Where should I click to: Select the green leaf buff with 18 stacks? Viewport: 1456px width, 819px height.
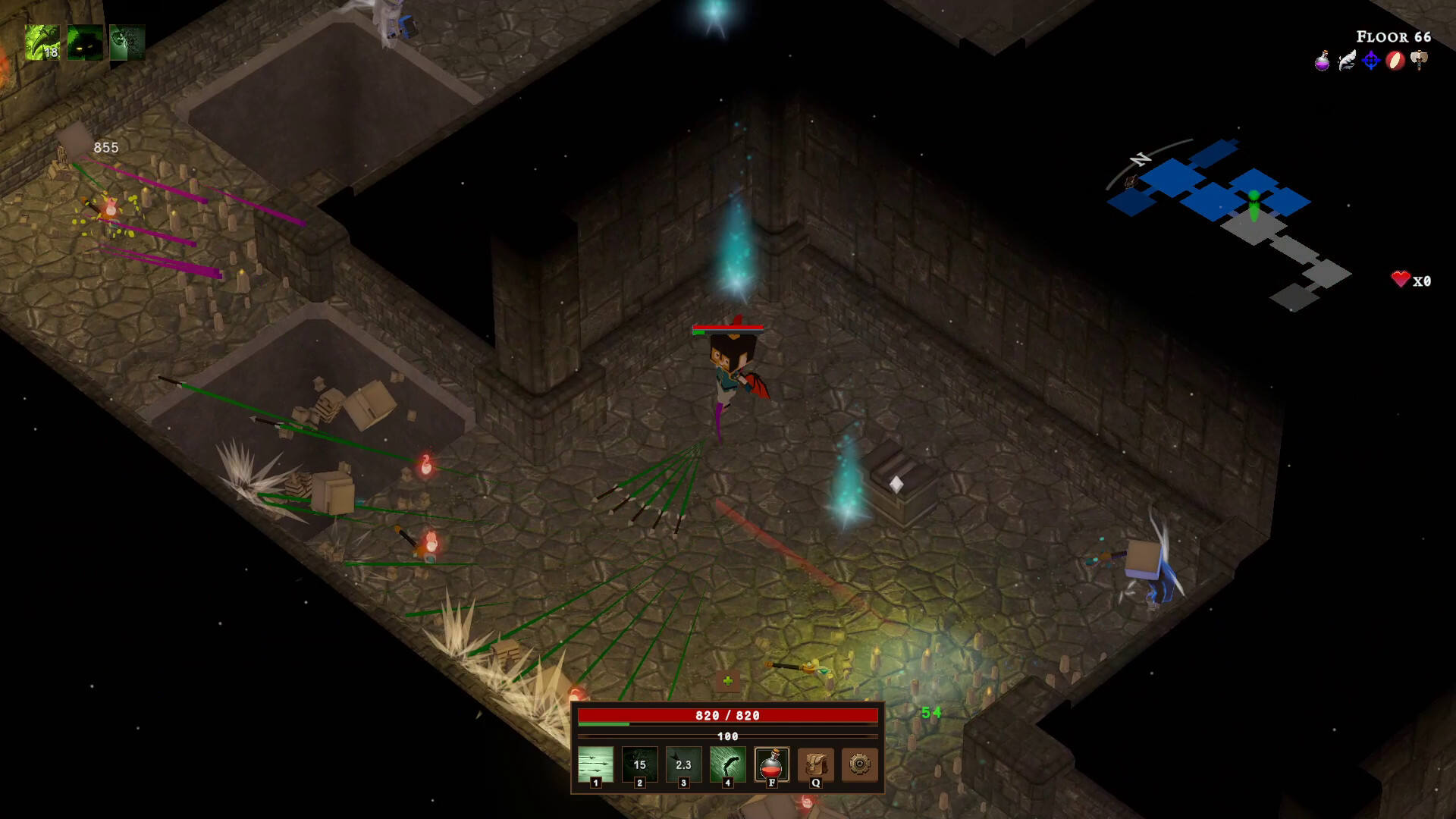(x=42, y=42)
